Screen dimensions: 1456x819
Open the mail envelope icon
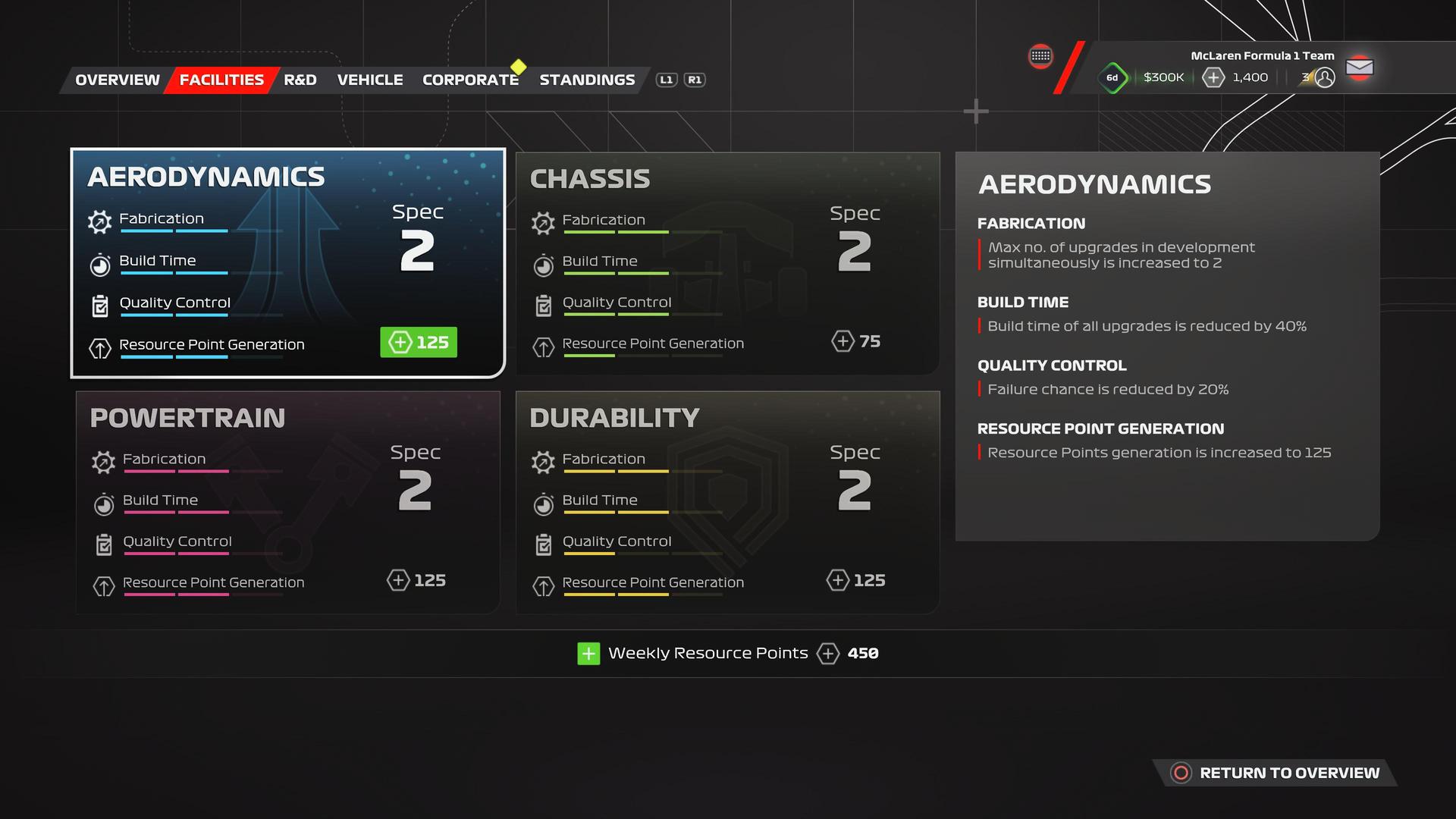coord(1360,67)
